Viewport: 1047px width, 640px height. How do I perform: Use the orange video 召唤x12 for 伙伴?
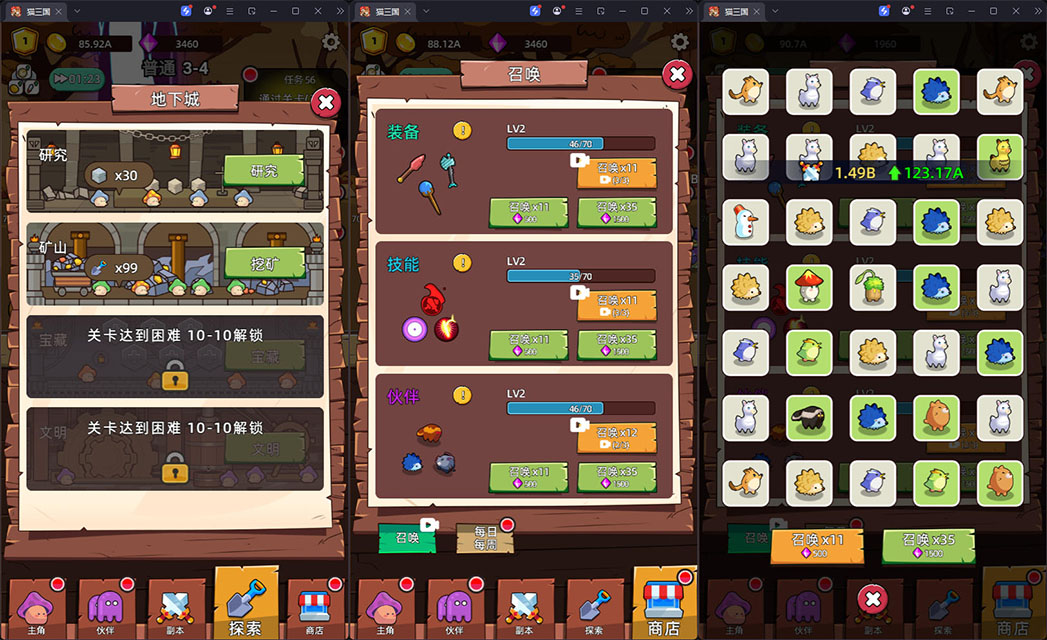tap(616, 438)
